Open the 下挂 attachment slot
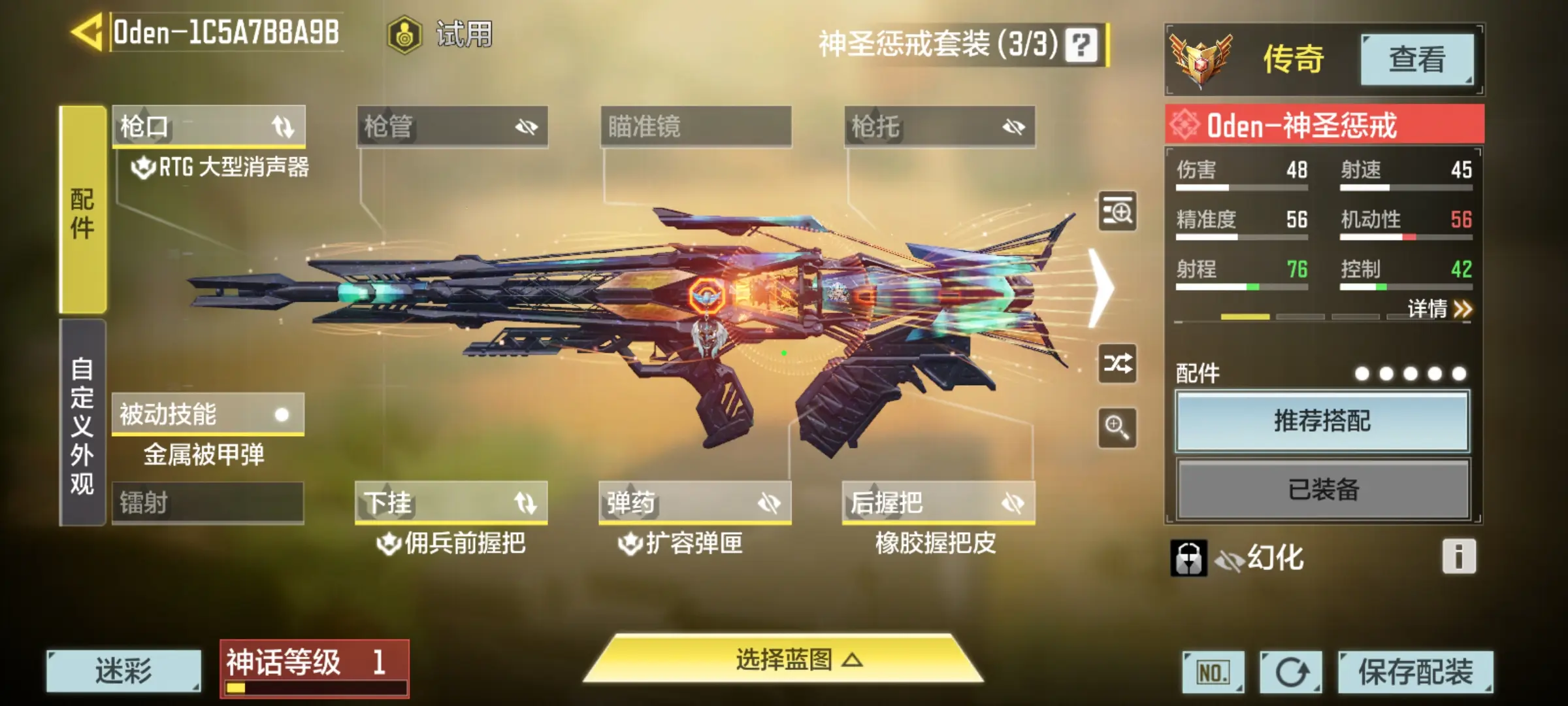The image size is (1568, 706). [x=451, y=503]
